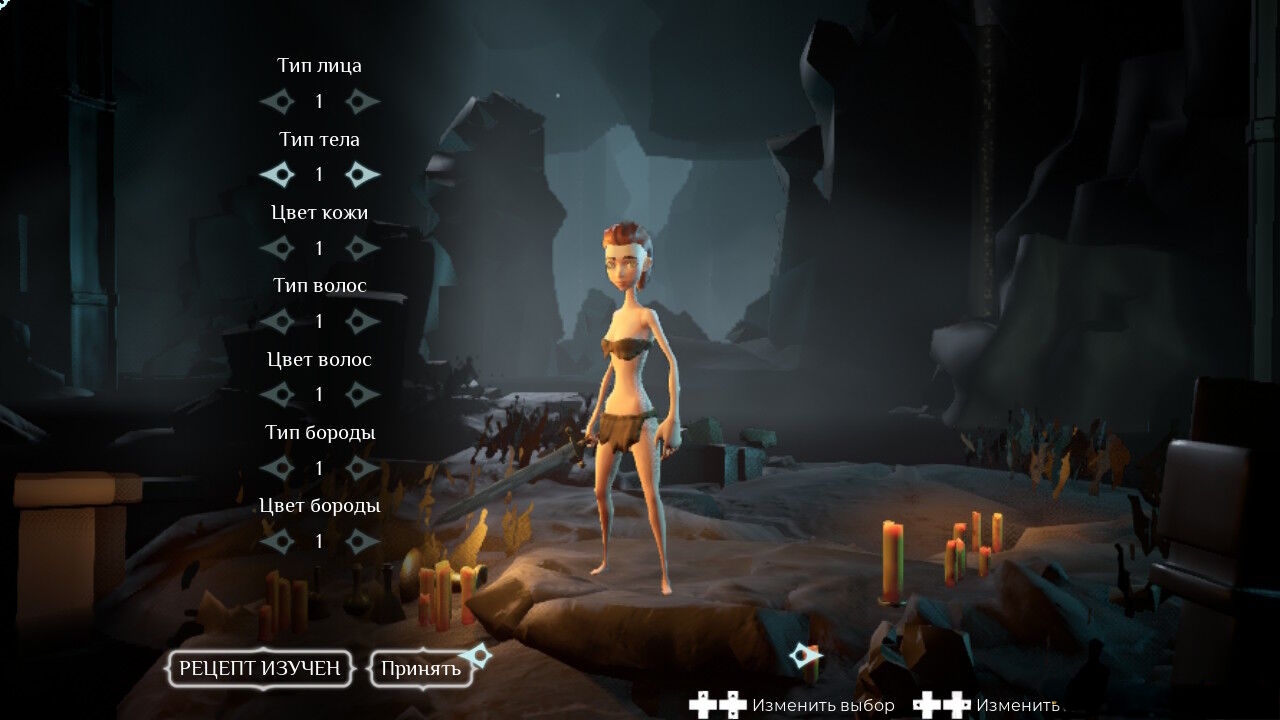The image size is (1280, 720).
Task: Accept the character with Принять button
Action: pos(420,669)
